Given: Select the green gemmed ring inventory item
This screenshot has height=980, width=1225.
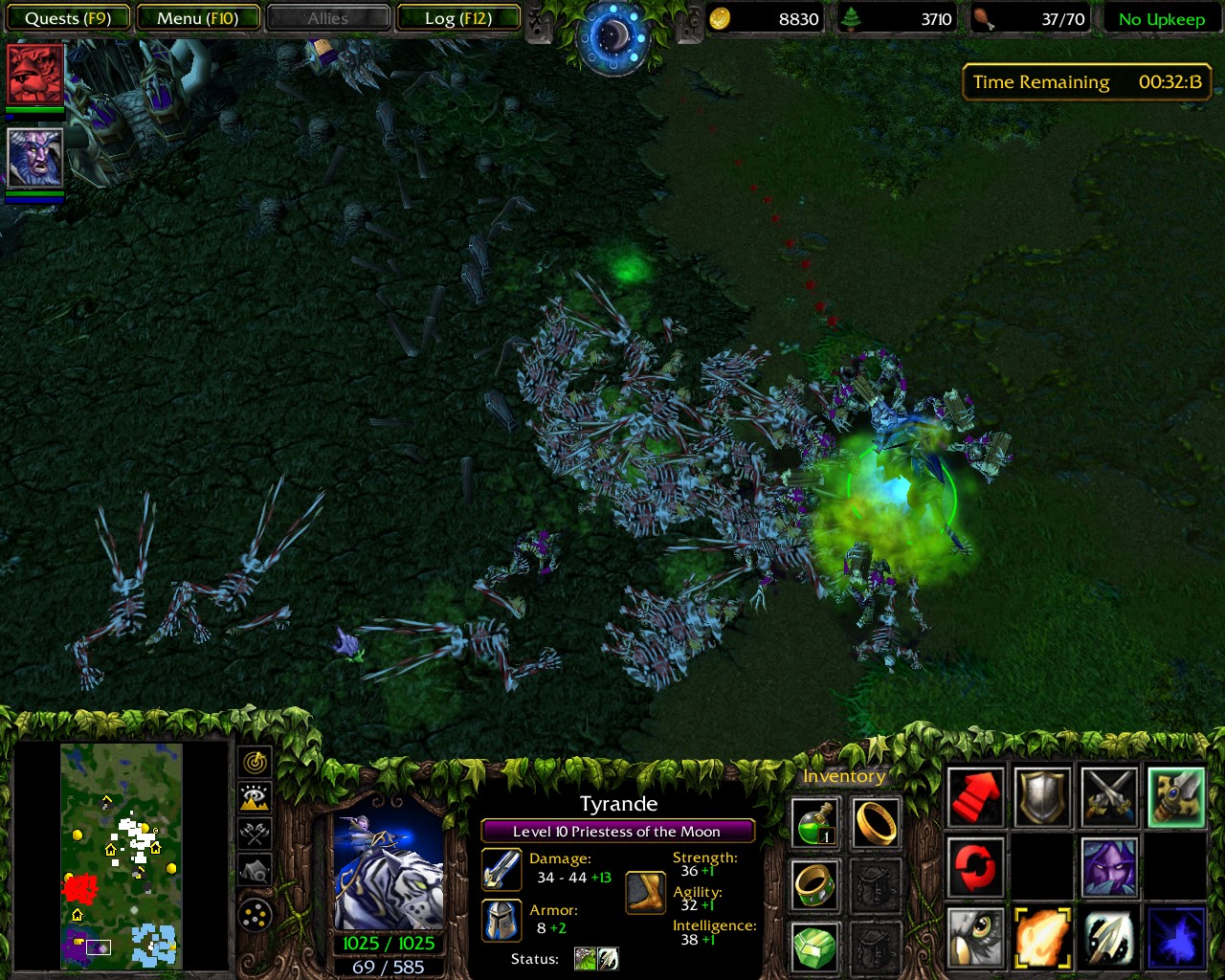Looking at the screenshot, I should (x=815, y=885).
